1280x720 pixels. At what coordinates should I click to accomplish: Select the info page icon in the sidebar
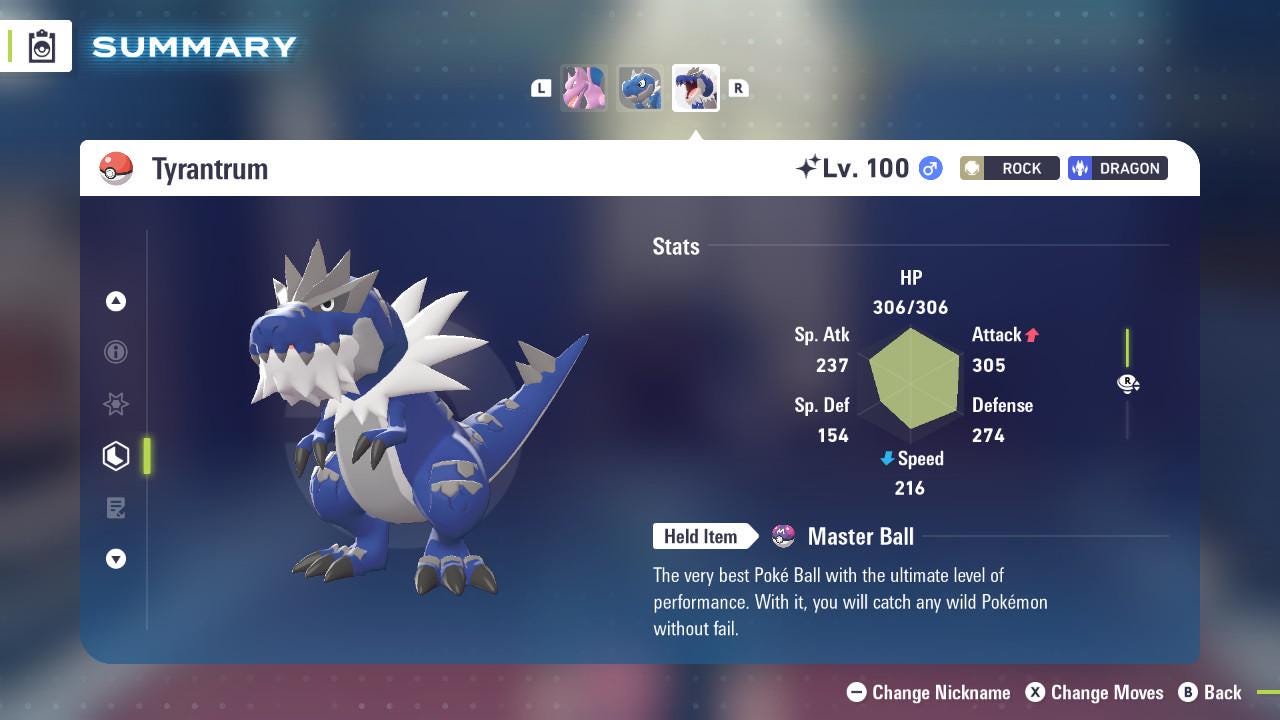[116, 352]
